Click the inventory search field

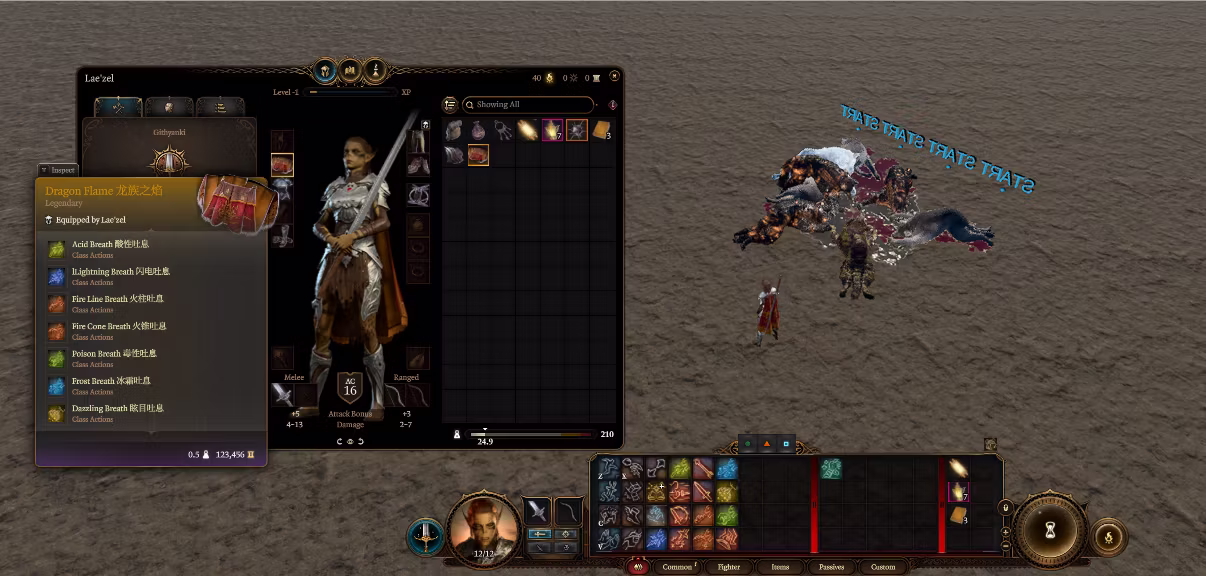(530, 104)
